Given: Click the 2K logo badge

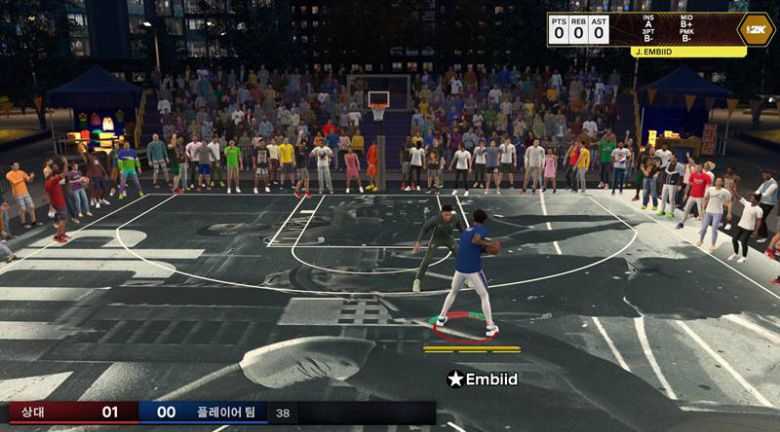Looking at the screenshot, I should (x=756, y=29).
